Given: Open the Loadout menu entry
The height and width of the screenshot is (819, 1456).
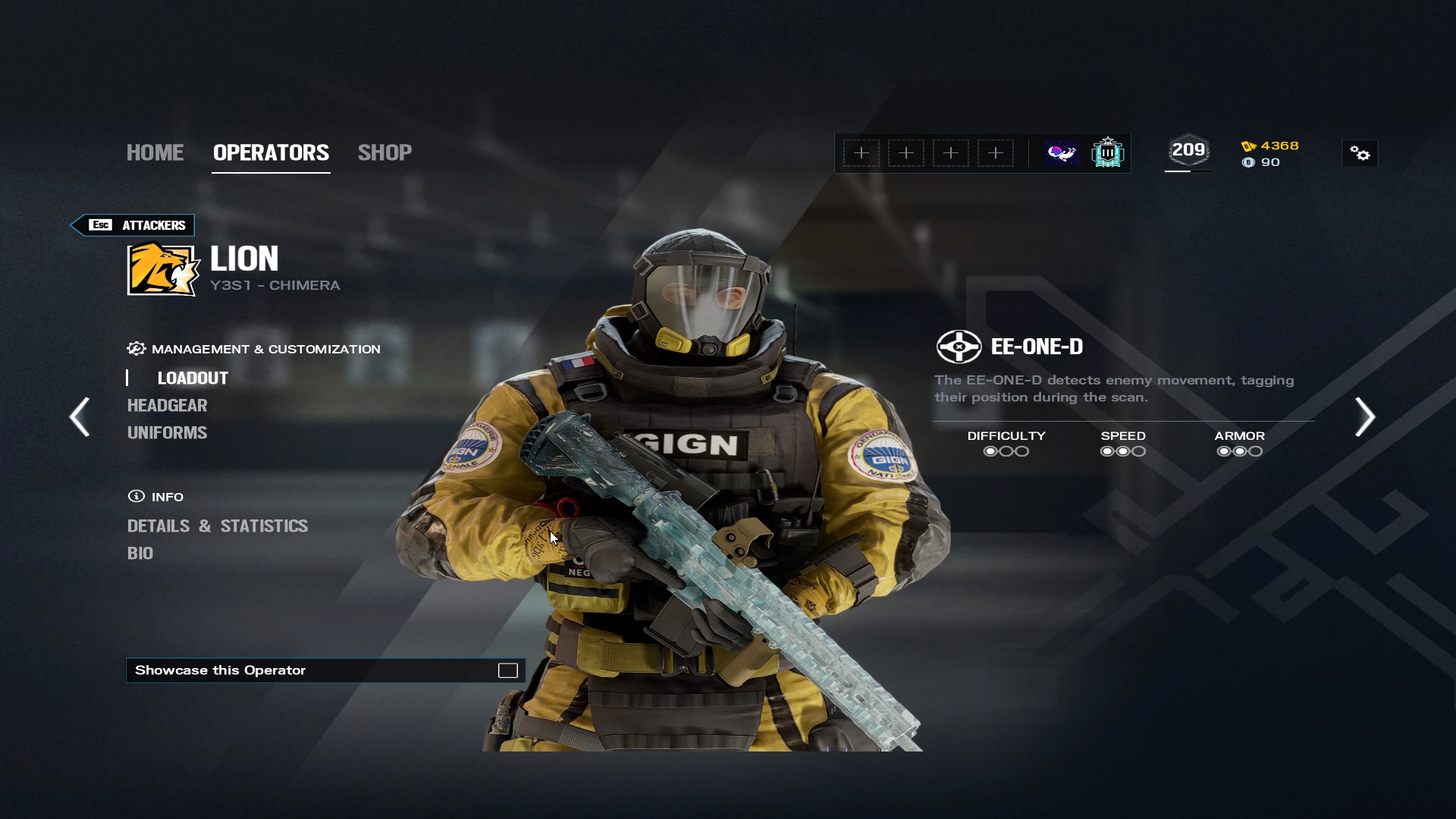Looking at the screenshot, I should [193, 378].
